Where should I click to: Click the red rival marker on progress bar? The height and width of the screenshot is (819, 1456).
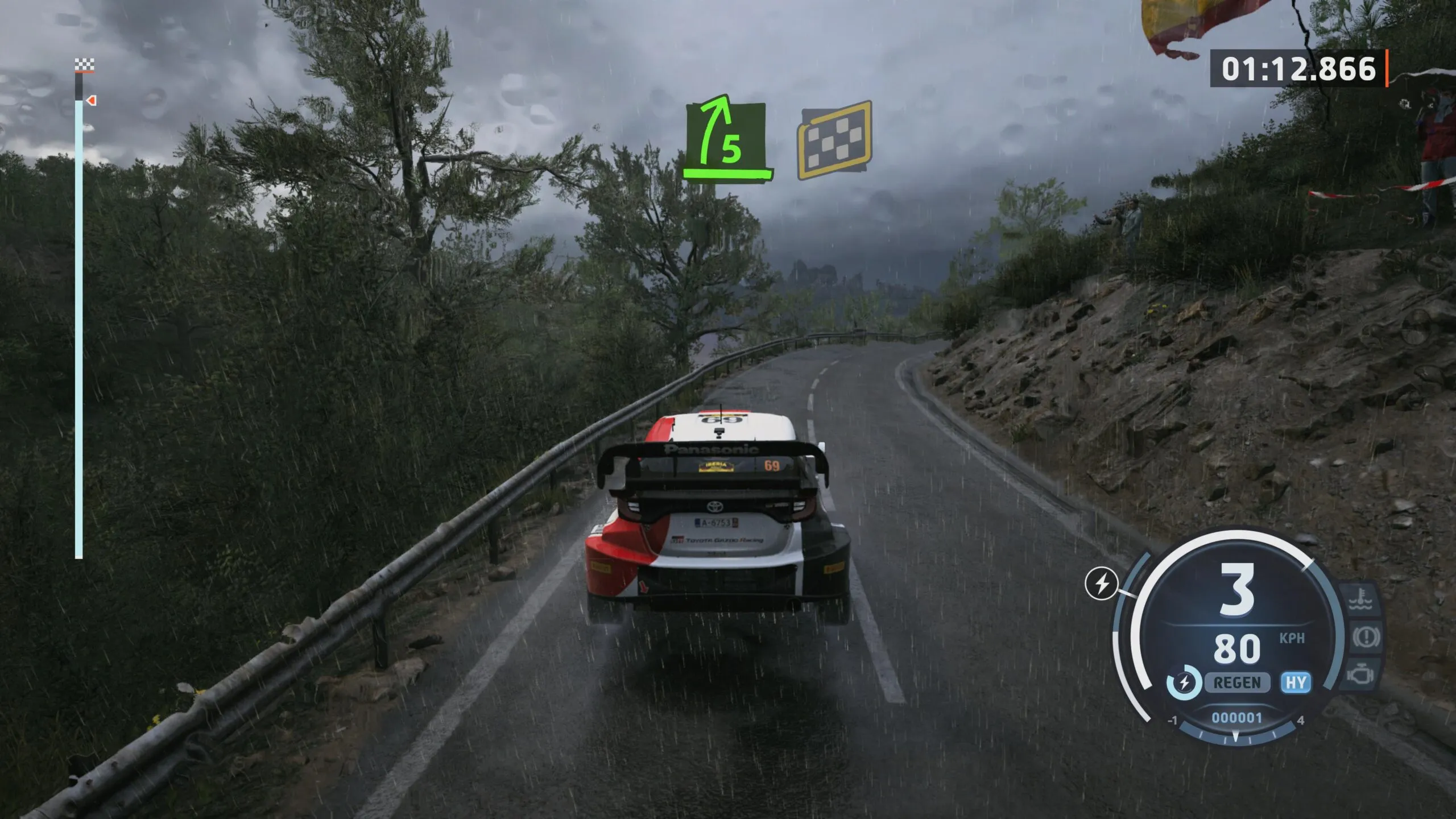tap(92, 101)
